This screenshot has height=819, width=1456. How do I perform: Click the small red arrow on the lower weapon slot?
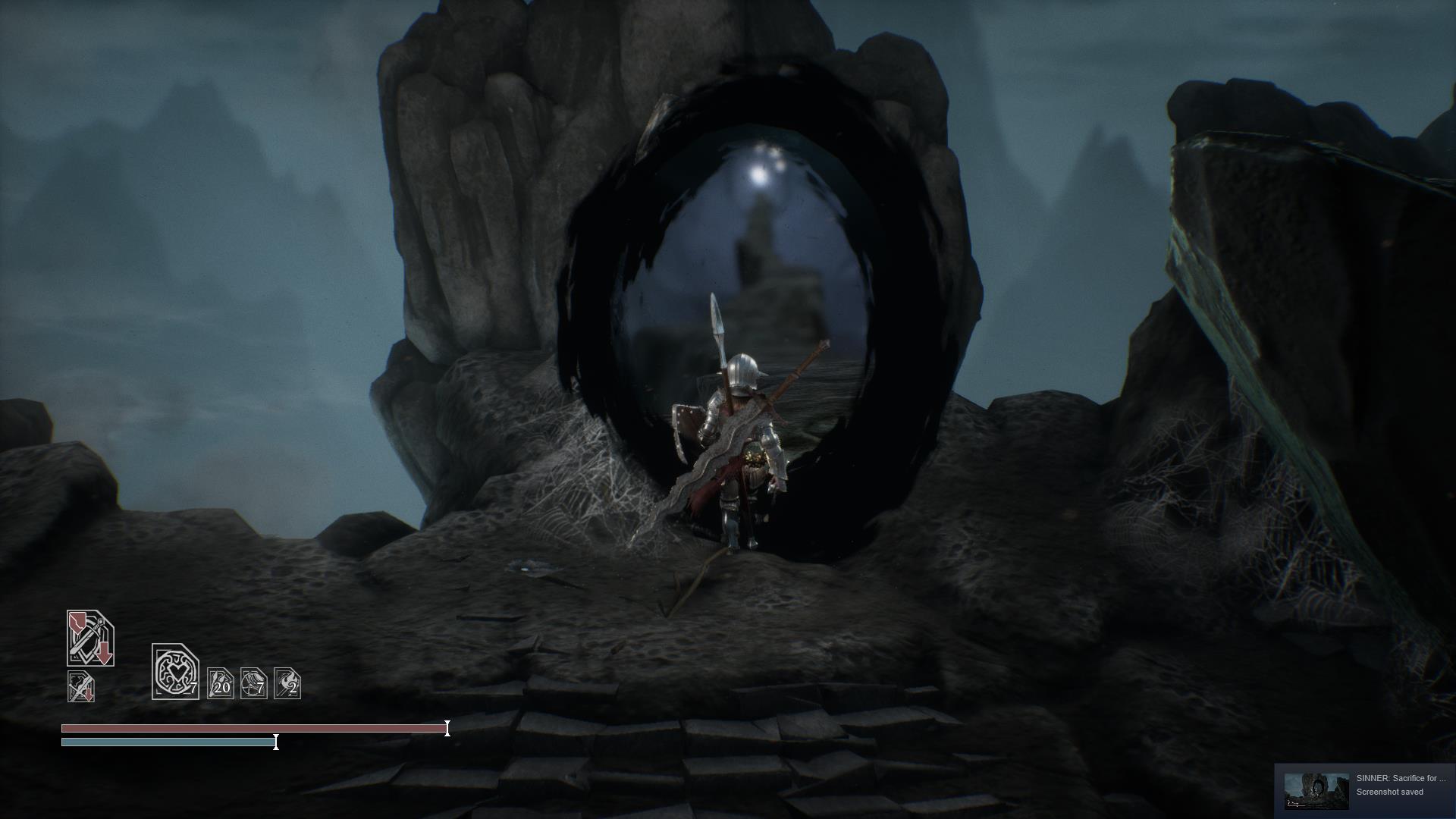point(89,696)
